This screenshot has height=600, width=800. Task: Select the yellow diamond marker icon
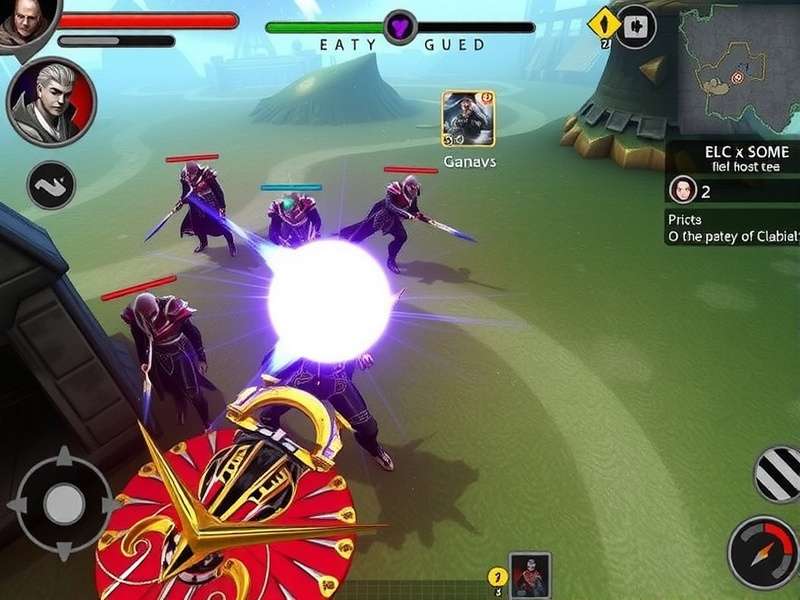tap(604, 23)
